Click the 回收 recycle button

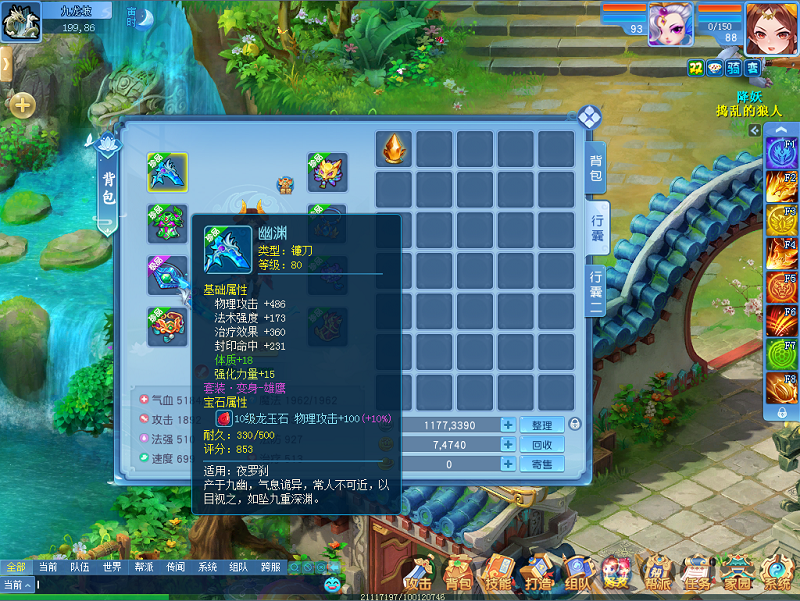click(x=542, y=445)
